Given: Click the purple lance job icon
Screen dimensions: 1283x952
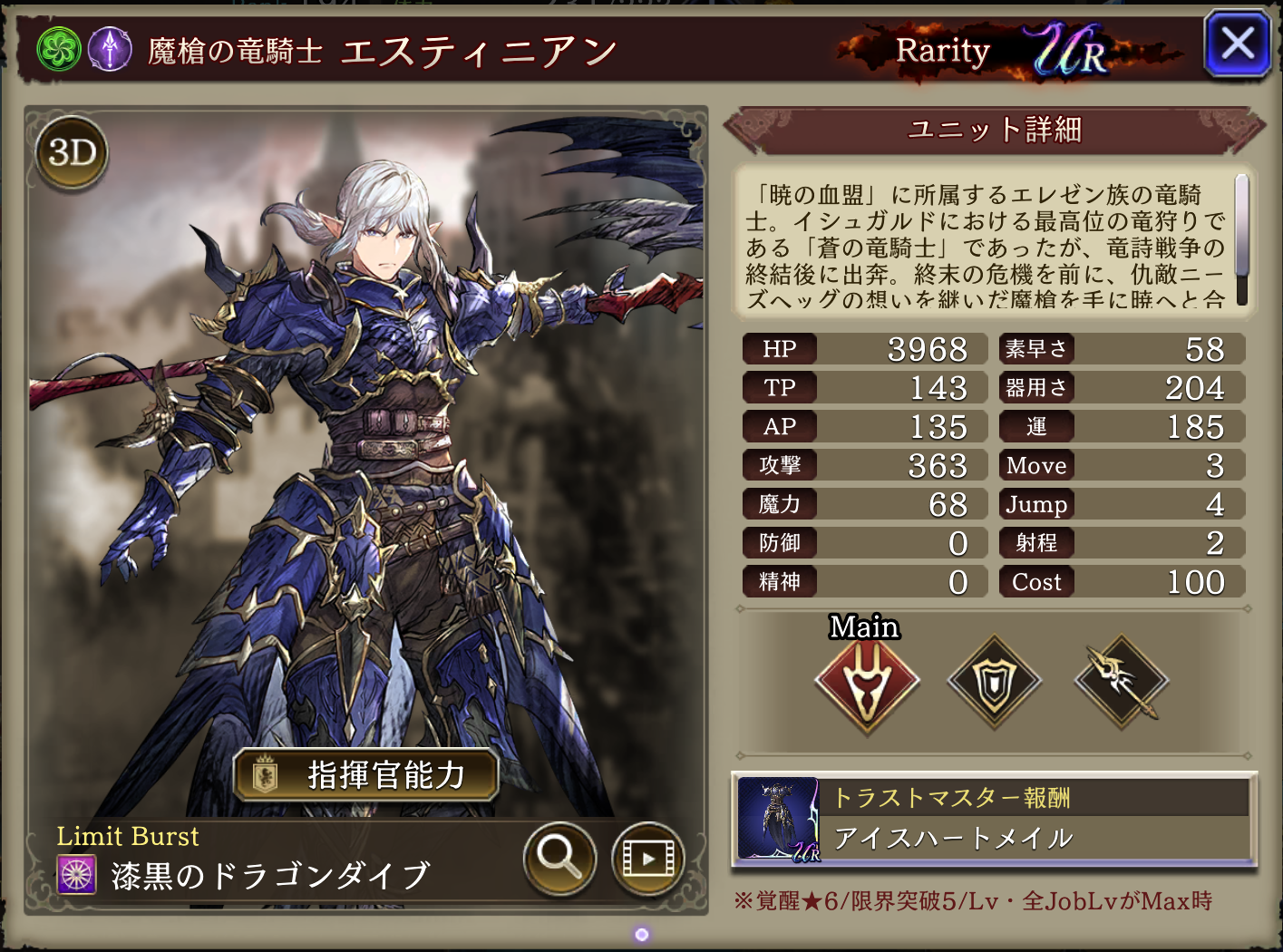Looking at the screenshot, I should (111, 49).
